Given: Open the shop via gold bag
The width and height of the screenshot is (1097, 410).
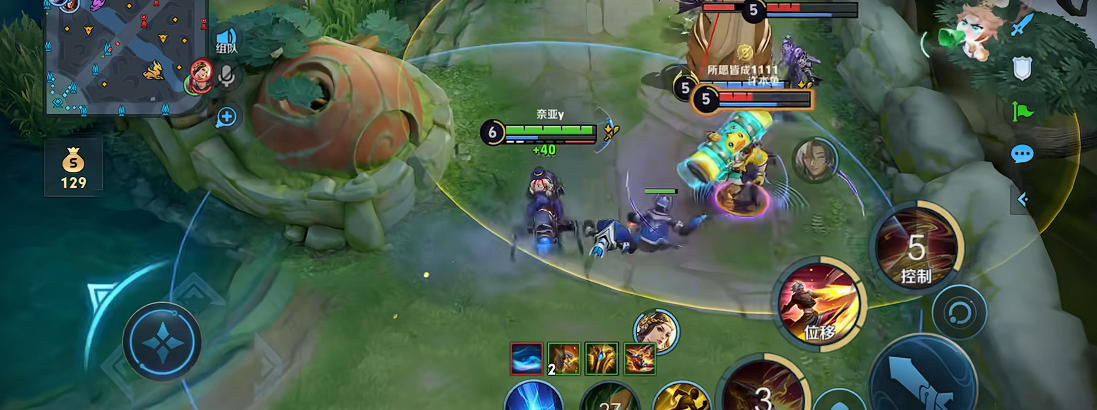Looking at the screenshot, I should pos(73,168).
